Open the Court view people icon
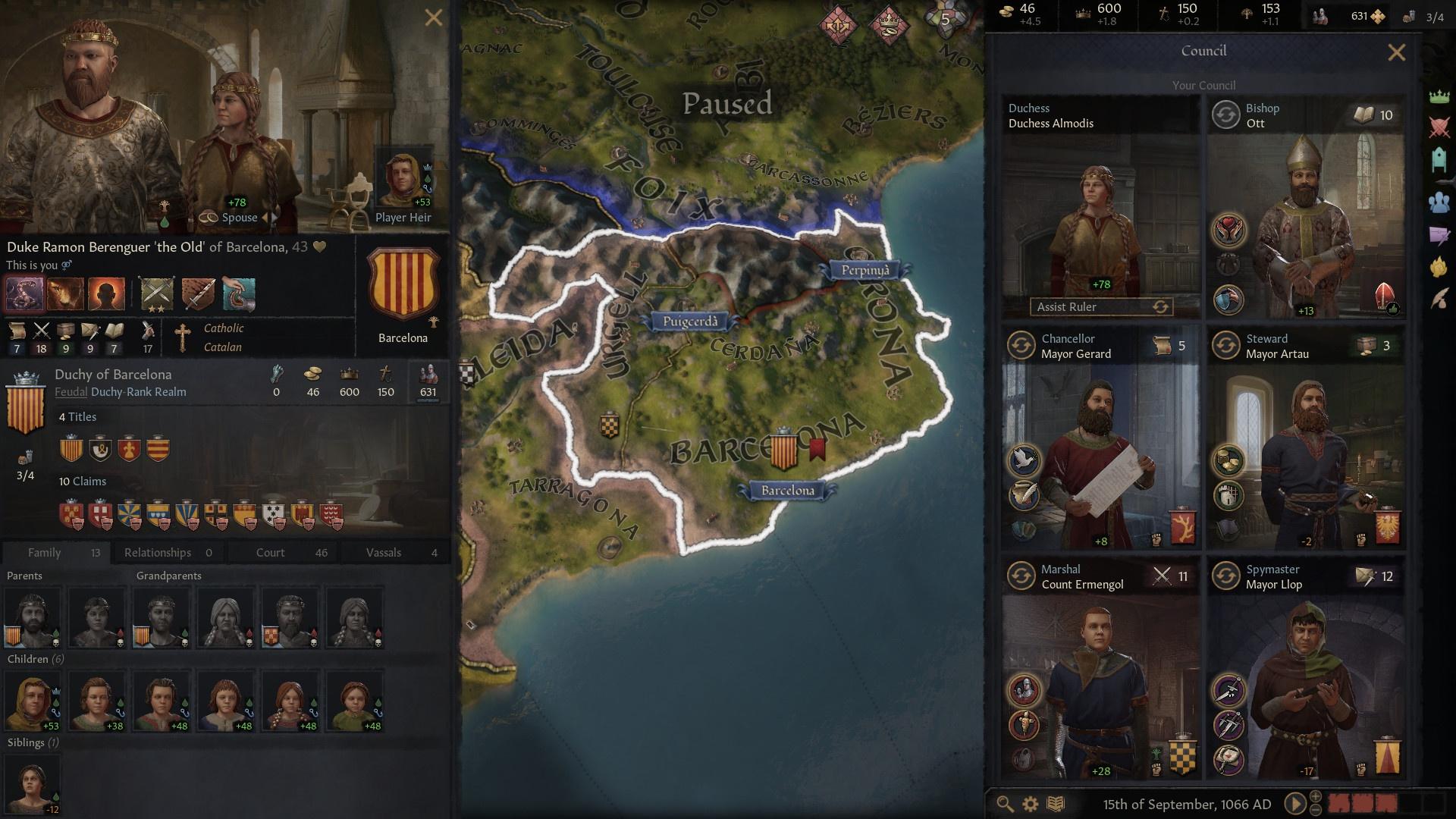 [x=1439, y=201]
